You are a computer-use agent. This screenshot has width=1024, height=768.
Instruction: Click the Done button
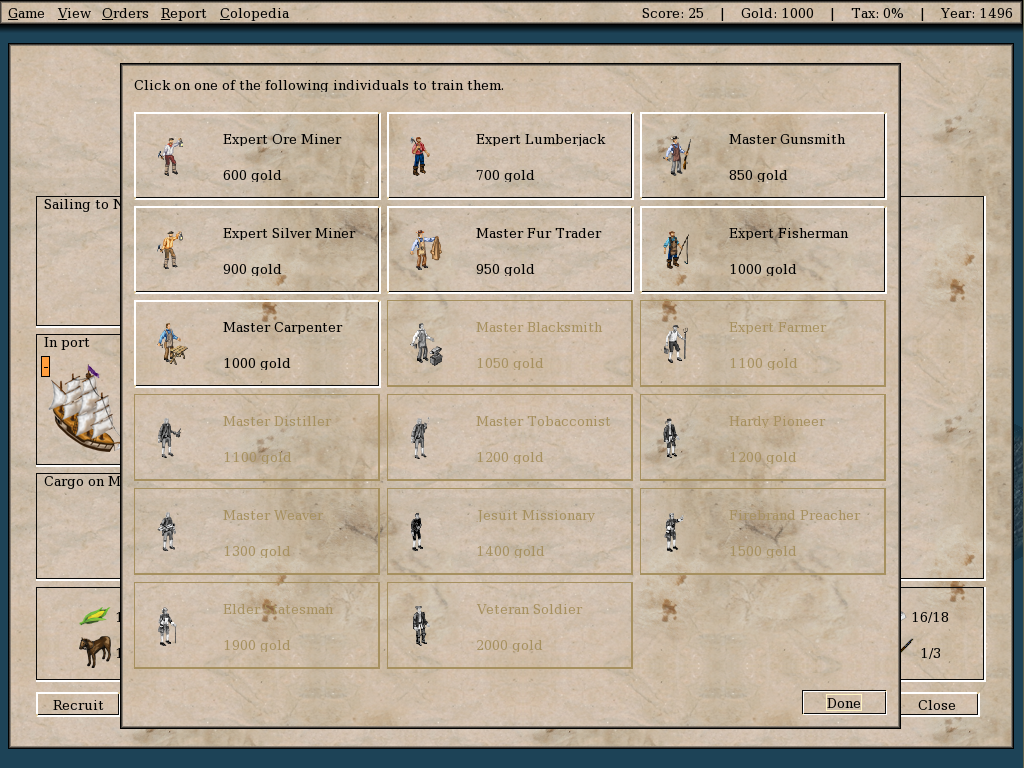pos(843,703)
